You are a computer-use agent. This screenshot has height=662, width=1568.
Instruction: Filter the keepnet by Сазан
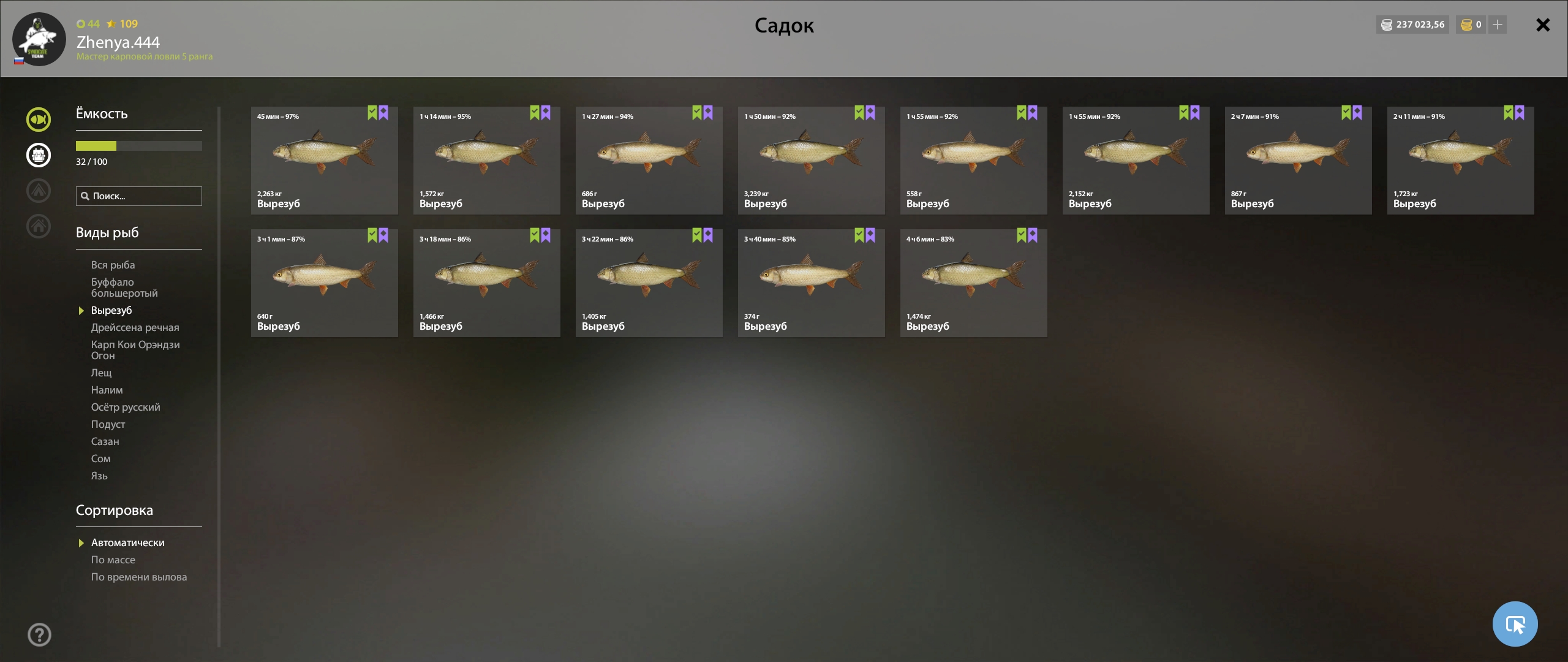pos(105,441)
